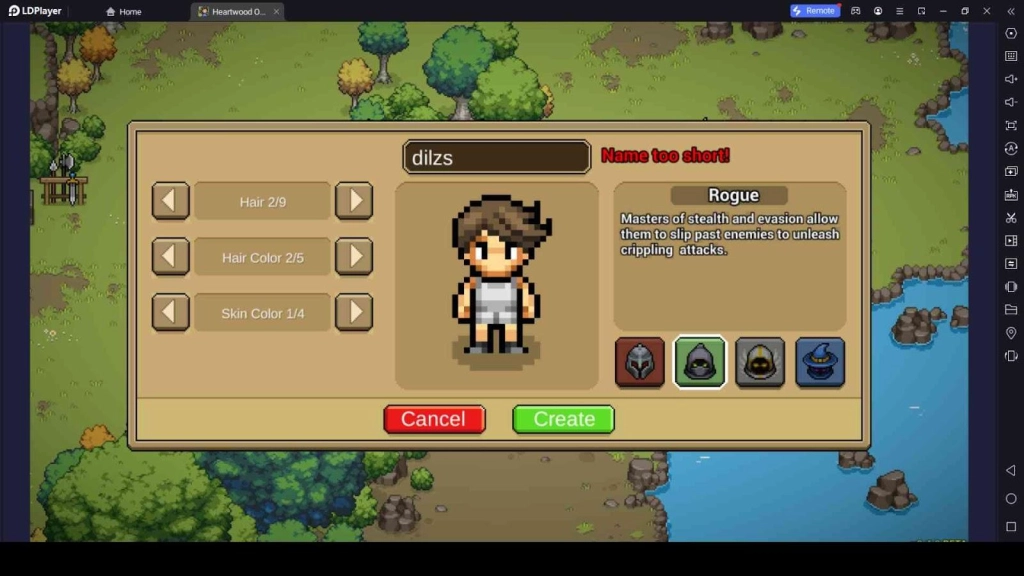Image resolution: width=1024 pixels, height=576 pixels.
Task: Close the Heartwood Online emulator tab
Action: pos(276,12)
